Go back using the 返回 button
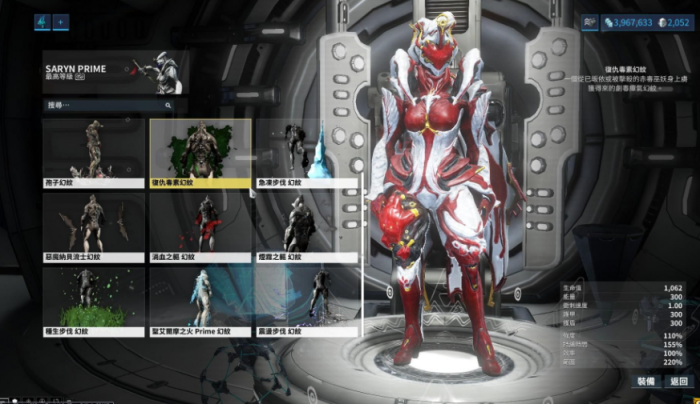The width and height of the screenshot is (700, 404). pyautogui.click(x=680, y=381)
